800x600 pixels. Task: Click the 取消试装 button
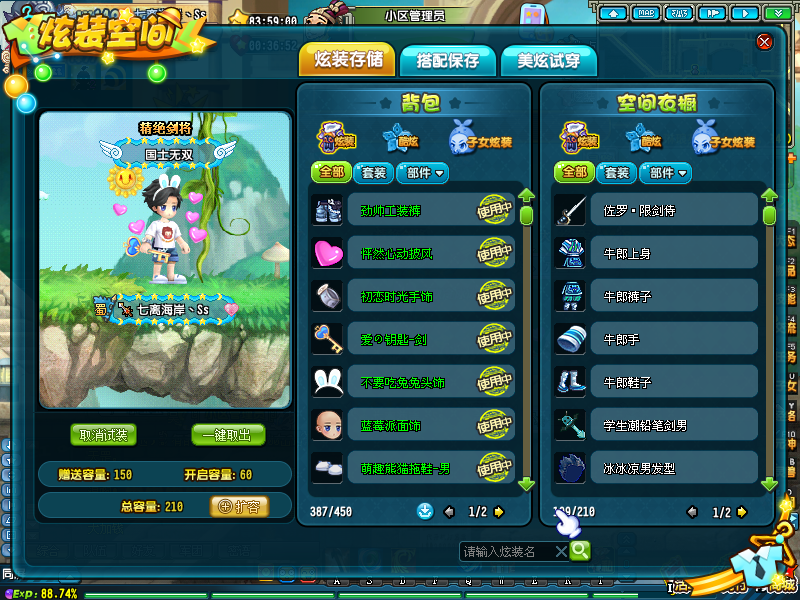tap(104, 435)
